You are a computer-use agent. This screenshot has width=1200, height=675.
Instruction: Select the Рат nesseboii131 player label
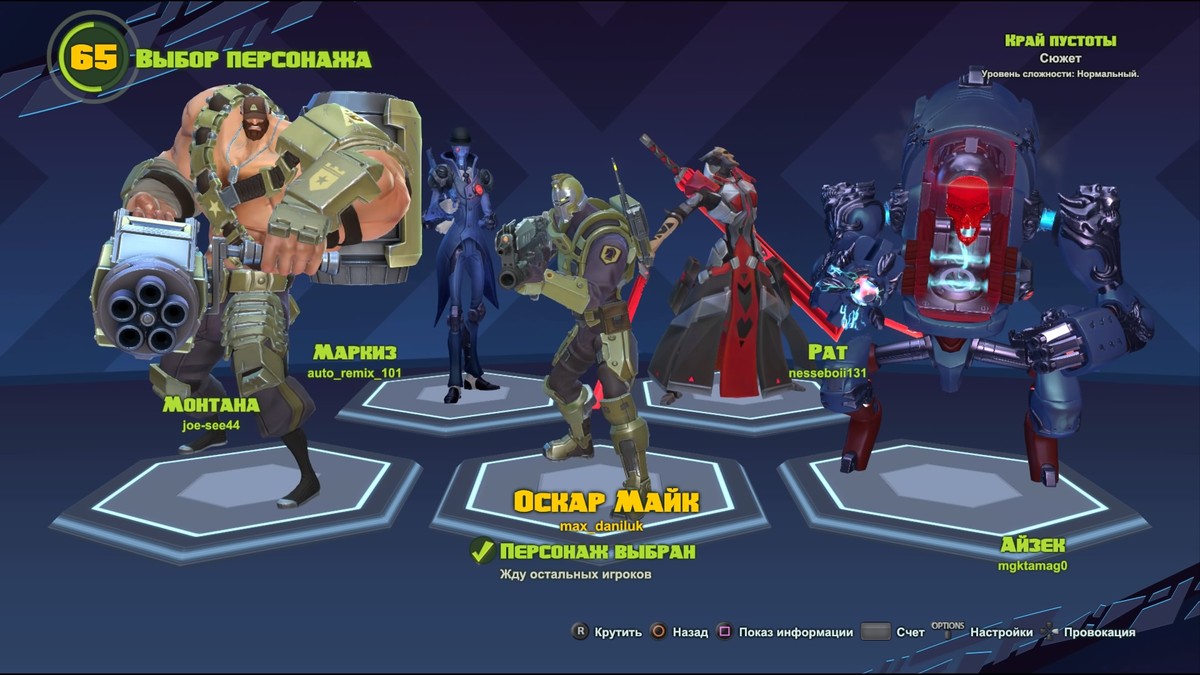coord(827,361)
